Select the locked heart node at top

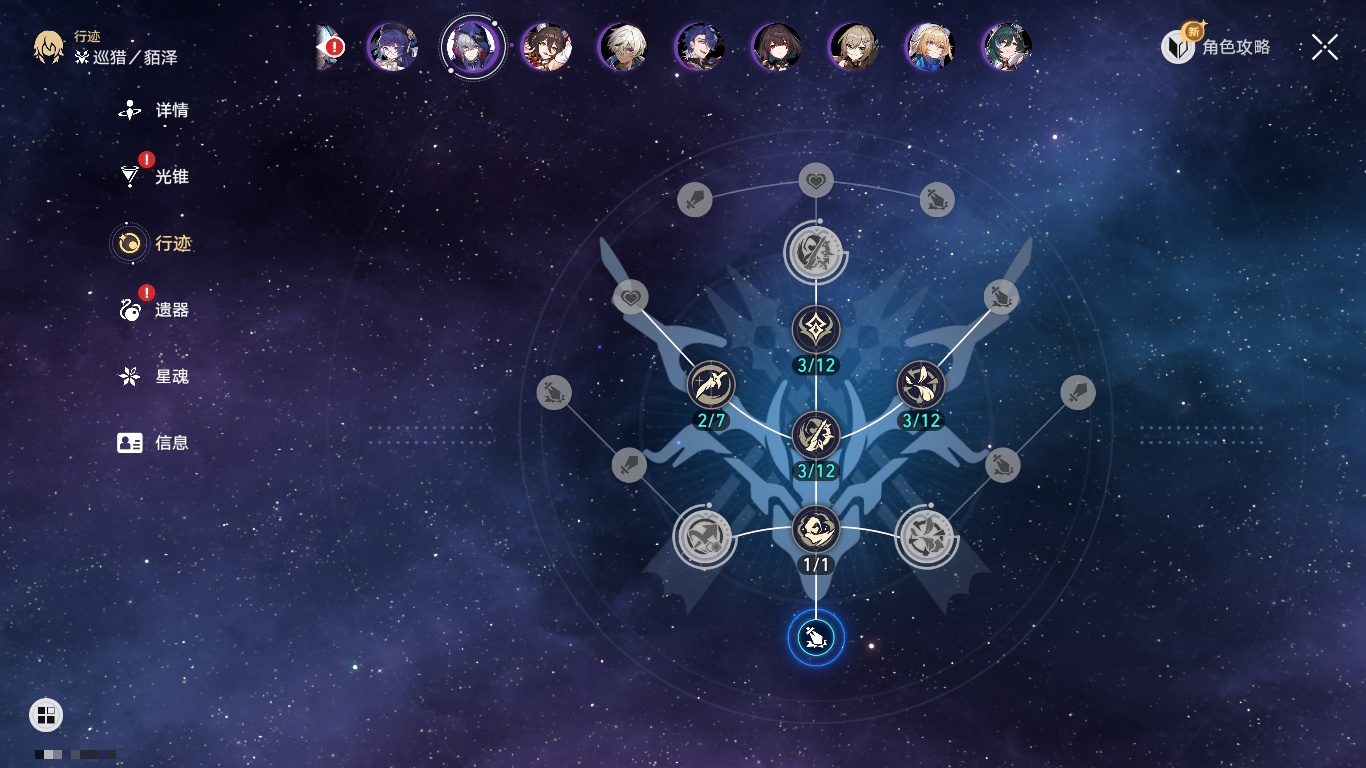816,181
